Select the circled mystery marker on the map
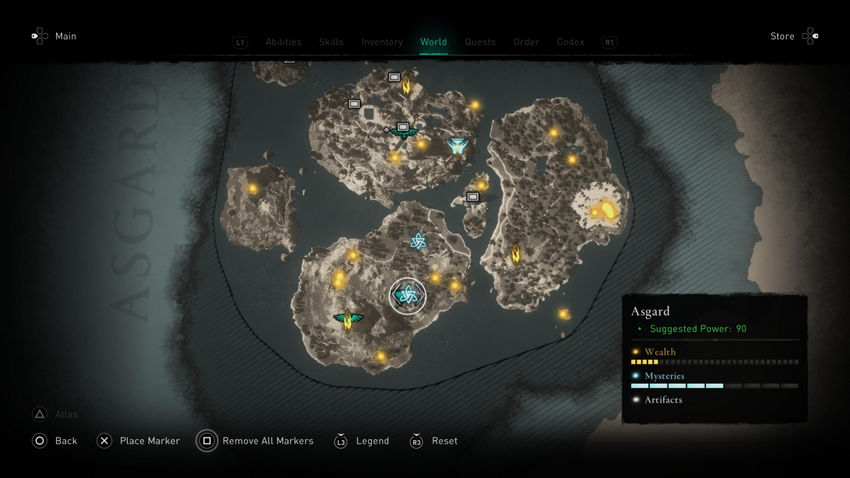The width and height of the screenshot is (850, 478). coord(407,295)
